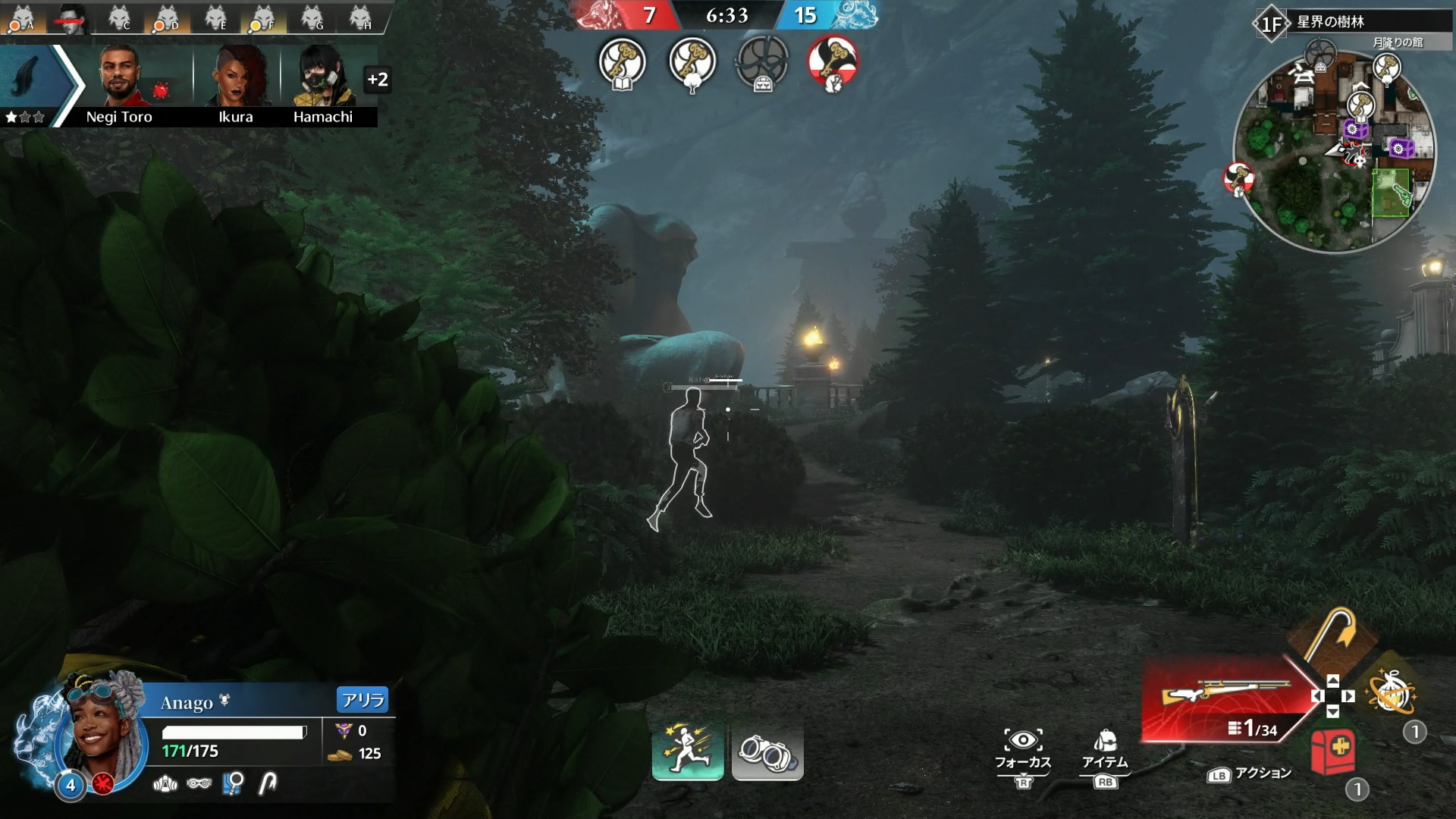Click the アリラ team tag
This screenshot has height=819, width=1456.
coord(362,700)
